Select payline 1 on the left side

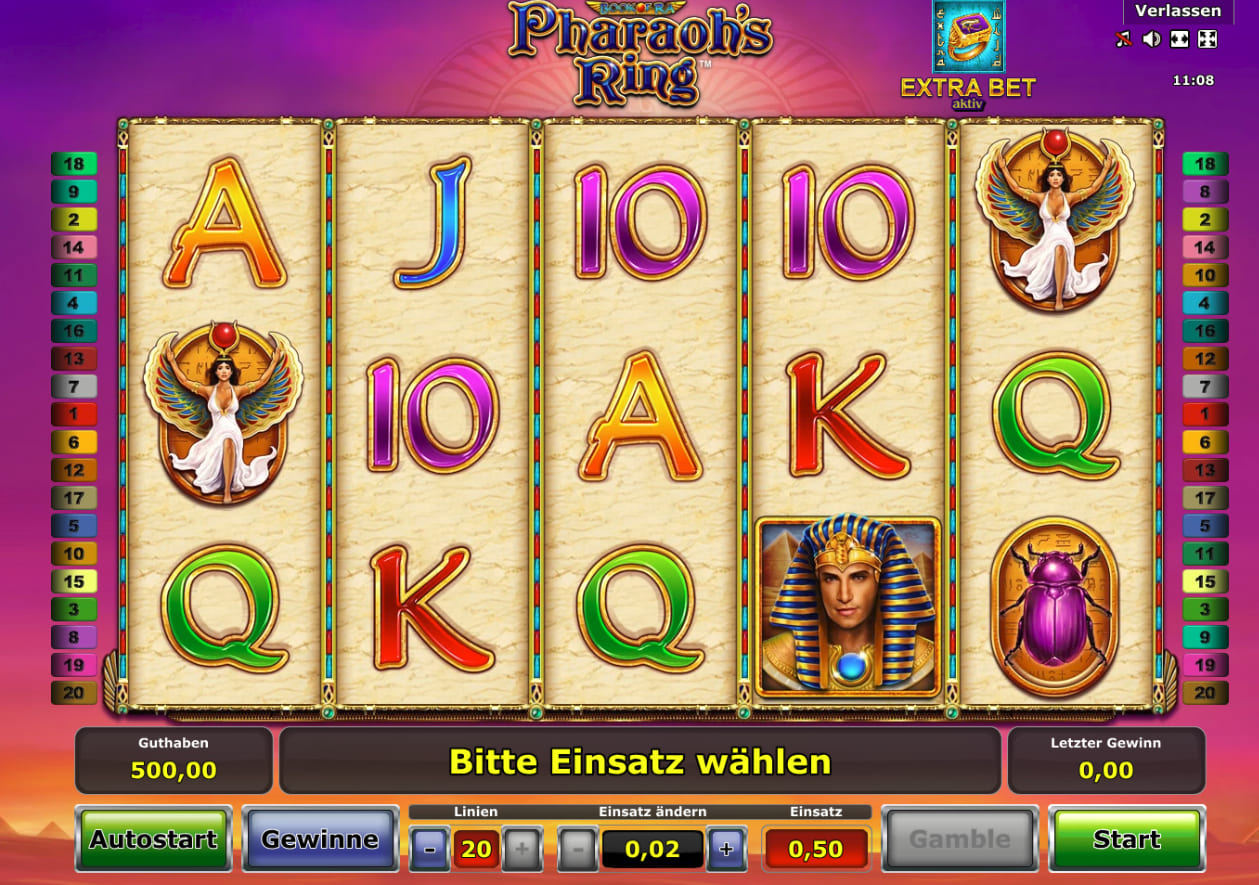point(74,414)
